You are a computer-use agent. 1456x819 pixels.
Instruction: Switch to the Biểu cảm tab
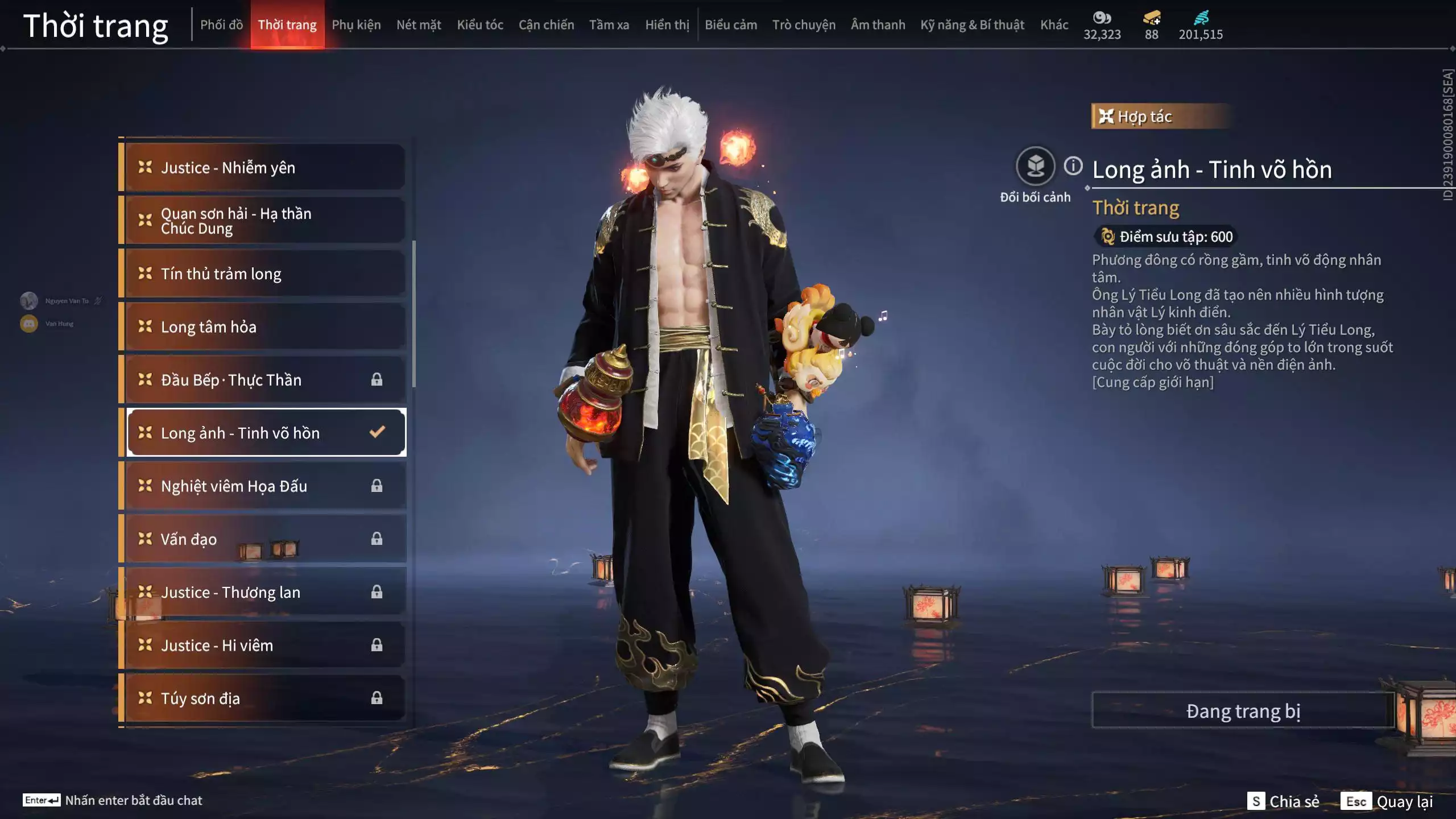731,25
